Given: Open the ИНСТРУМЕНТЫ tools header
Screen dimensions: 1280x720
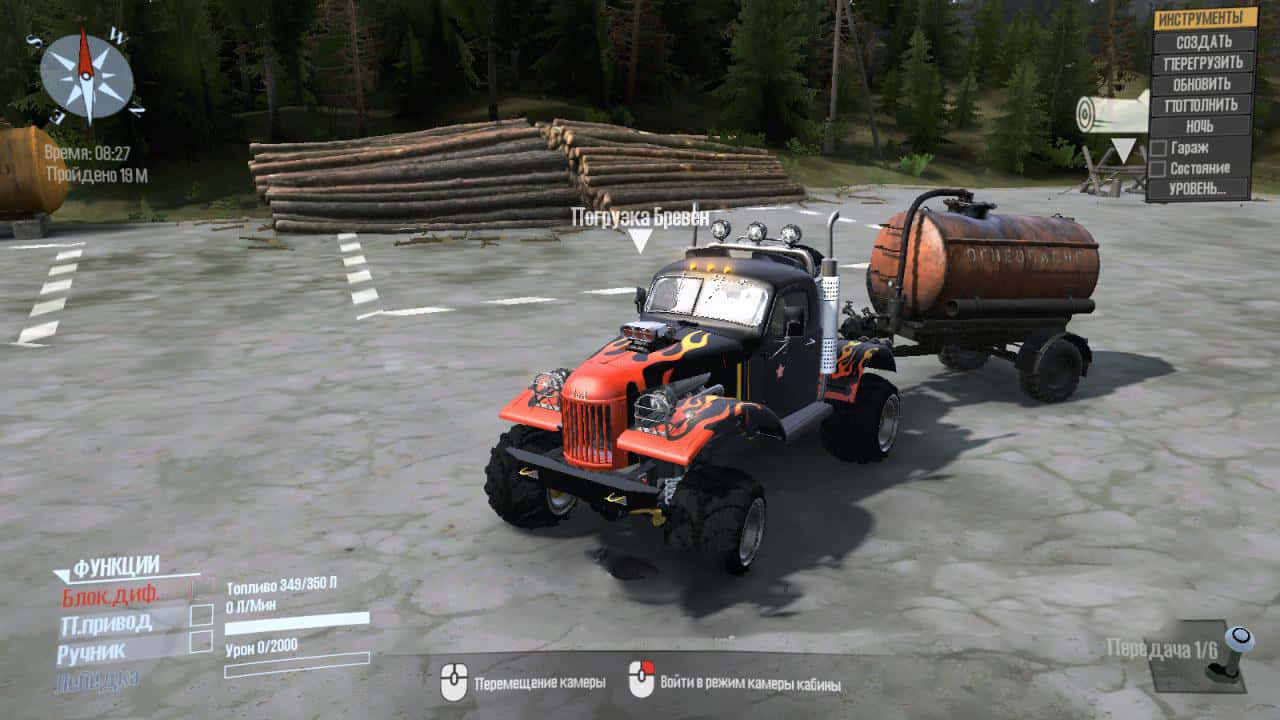Looking at the screenshot, I should coord(1204,18).
